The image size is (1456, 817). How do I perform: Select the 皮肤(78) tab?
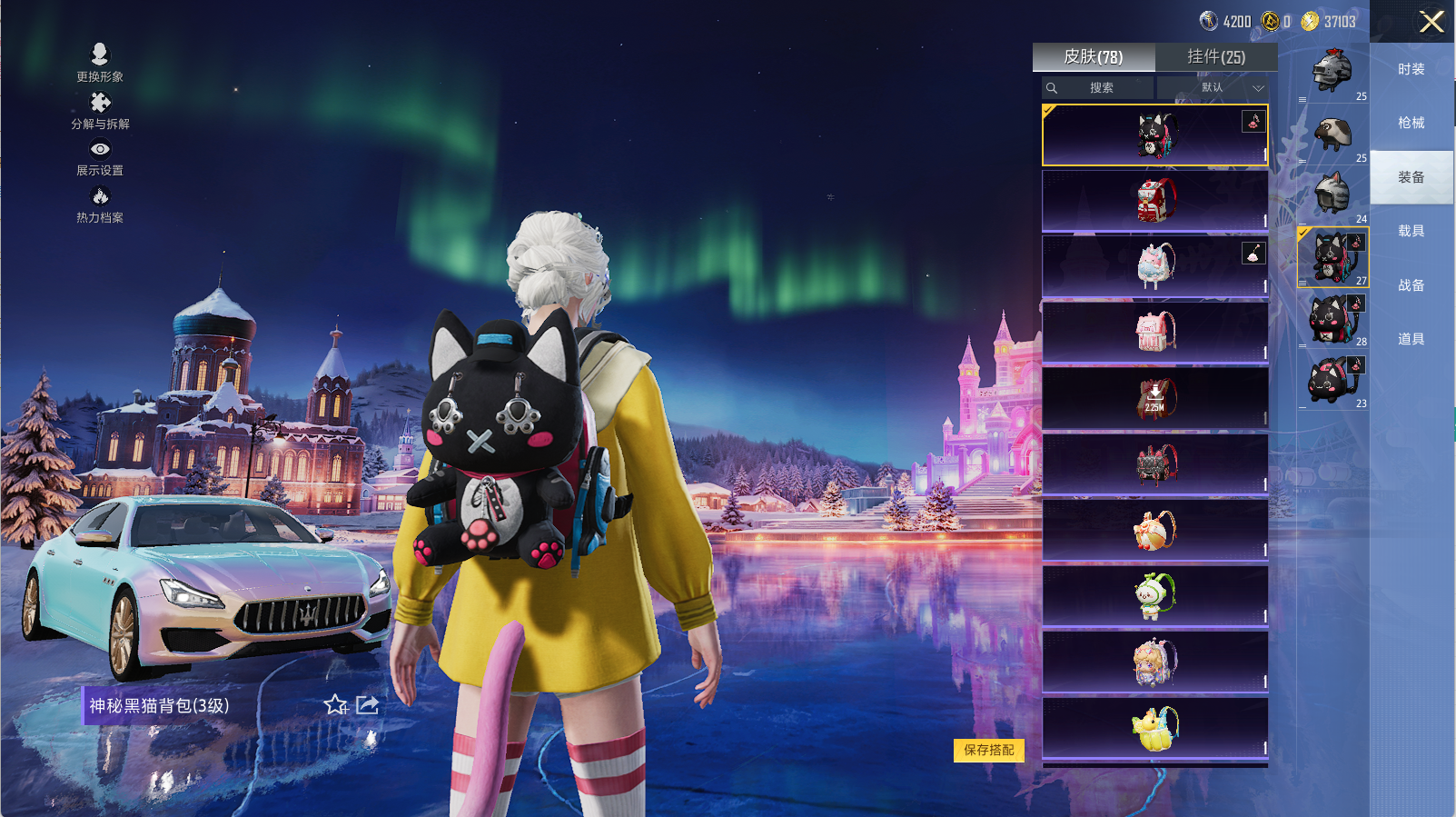(1094, 57)
